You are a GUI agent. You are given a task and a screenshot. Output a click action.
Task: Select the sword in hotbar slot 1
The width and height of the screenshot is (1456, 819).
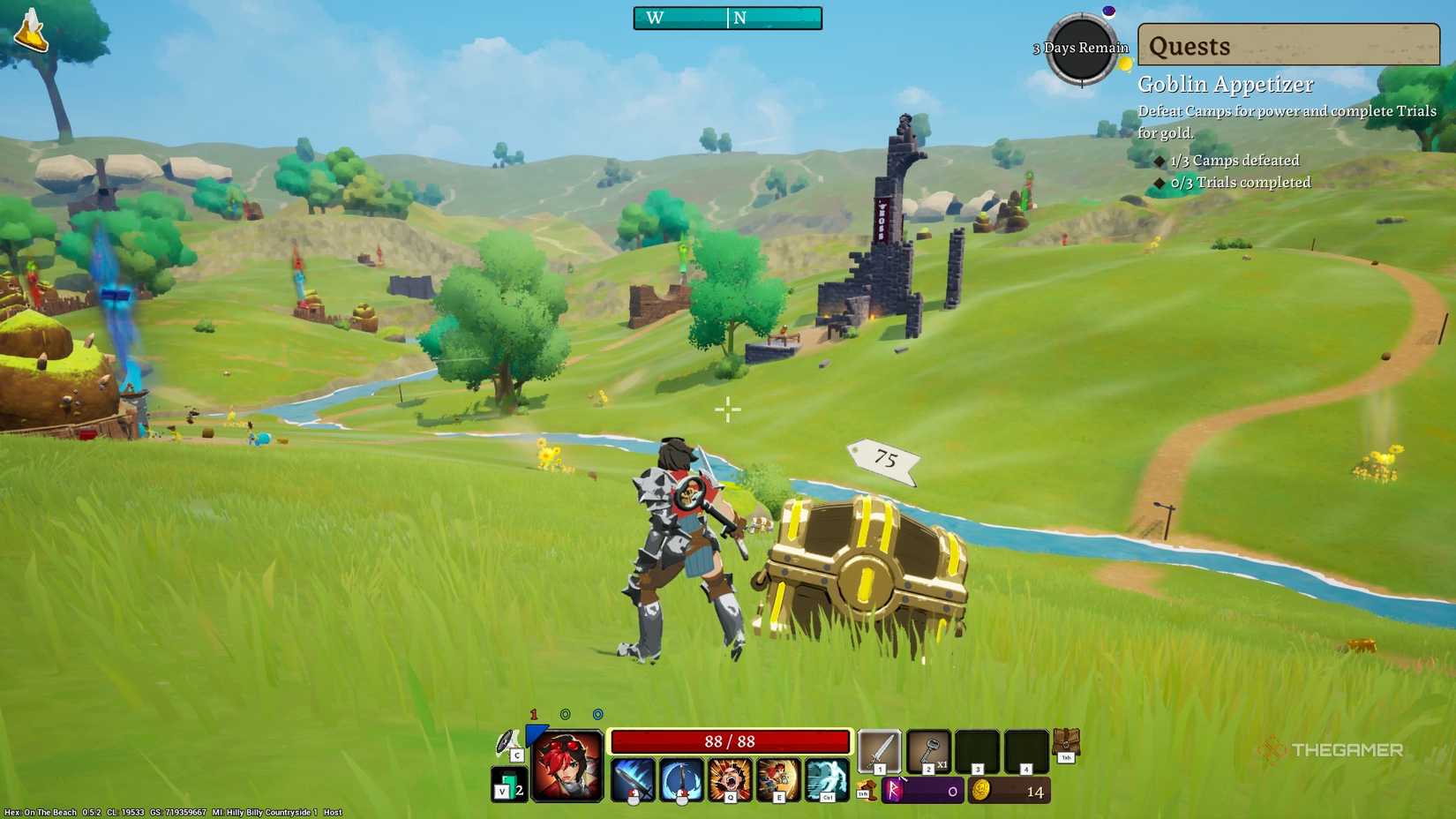click(881, 750)
